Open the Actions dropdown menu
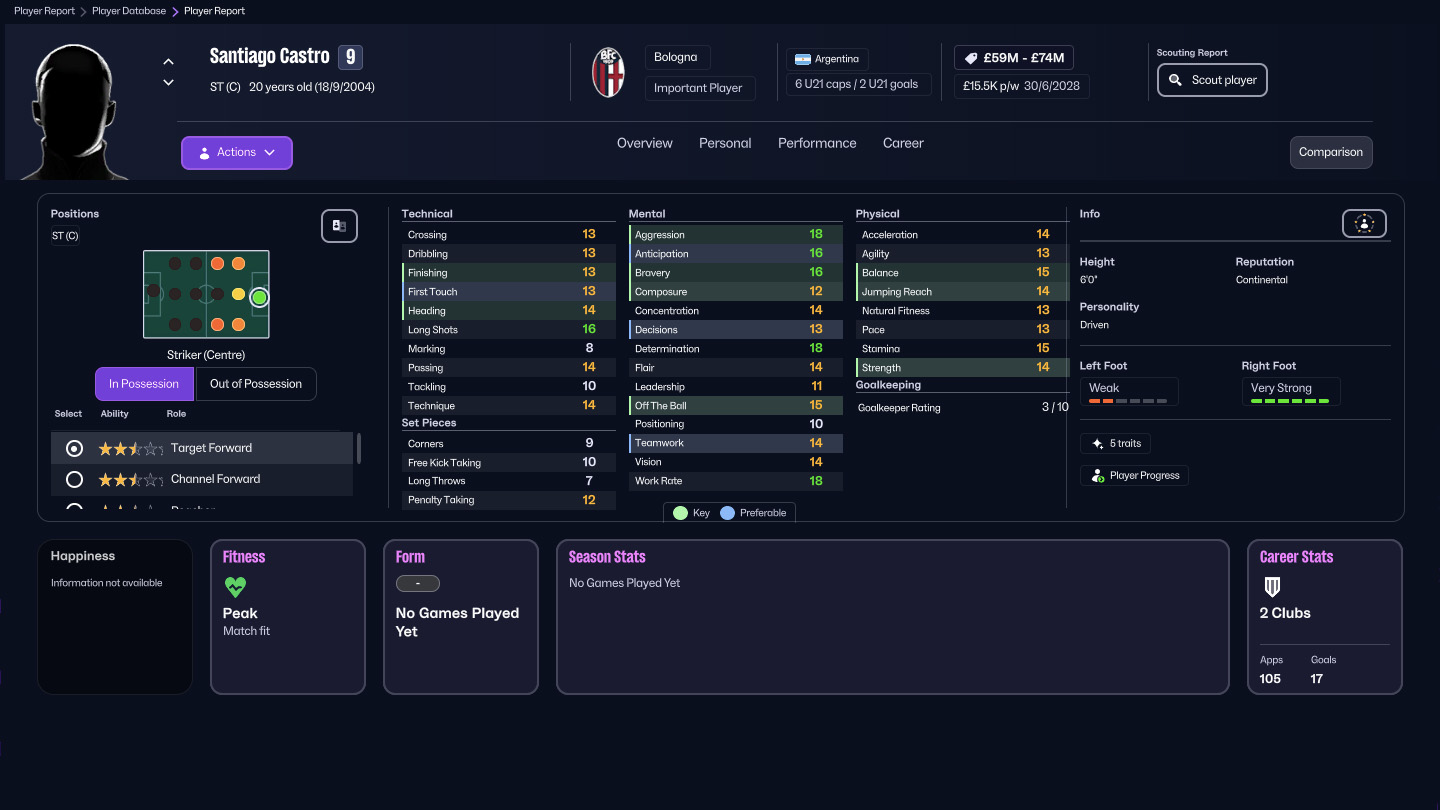 (x=236, y=152)
